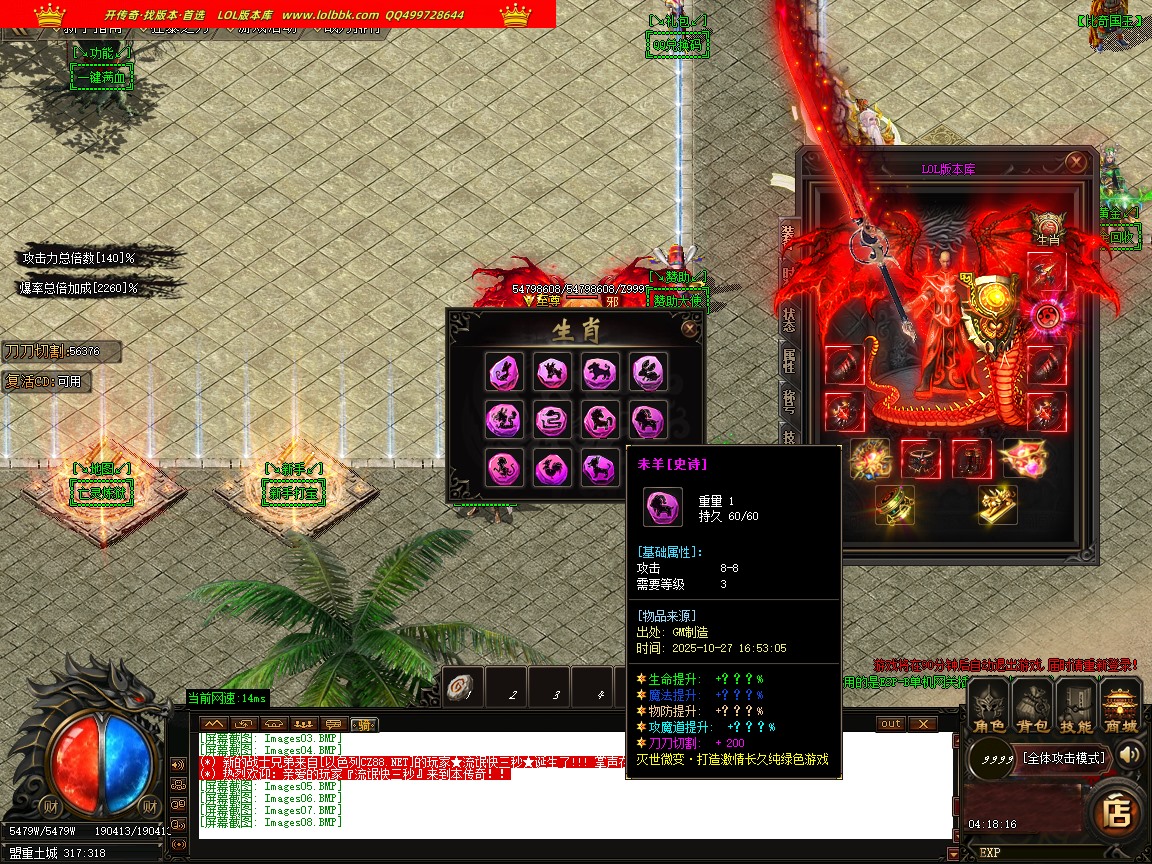This screenshot has height=864, width=1152.
Task: Show the 技能 skills window
Action: 1076,707
